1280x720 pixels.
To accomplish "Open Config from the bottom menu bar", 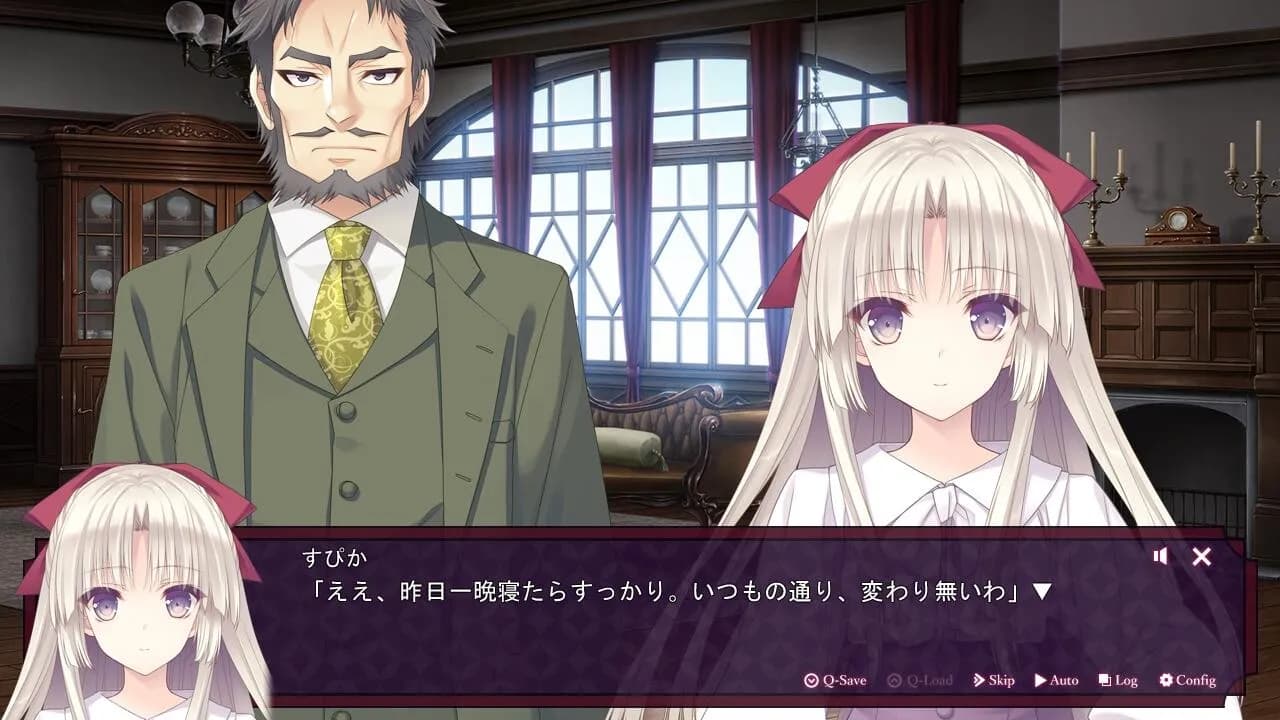I will (x=1186, y=680).
